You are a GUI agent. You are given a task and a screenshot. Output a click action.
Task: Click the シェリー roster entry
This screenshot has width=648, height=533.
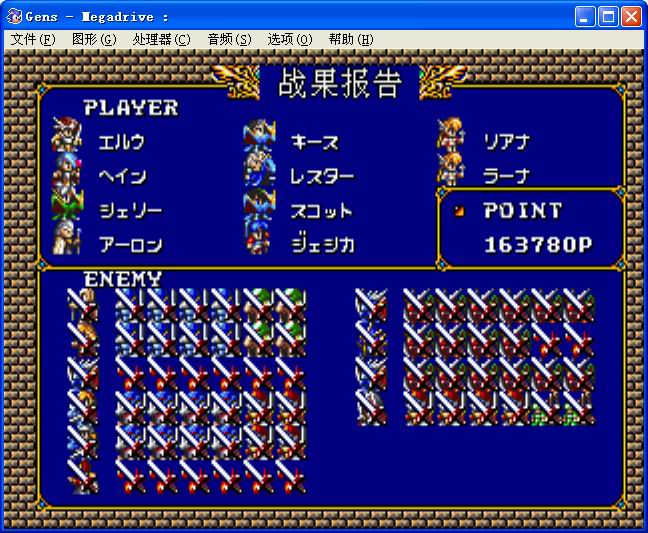click(129, 210)
